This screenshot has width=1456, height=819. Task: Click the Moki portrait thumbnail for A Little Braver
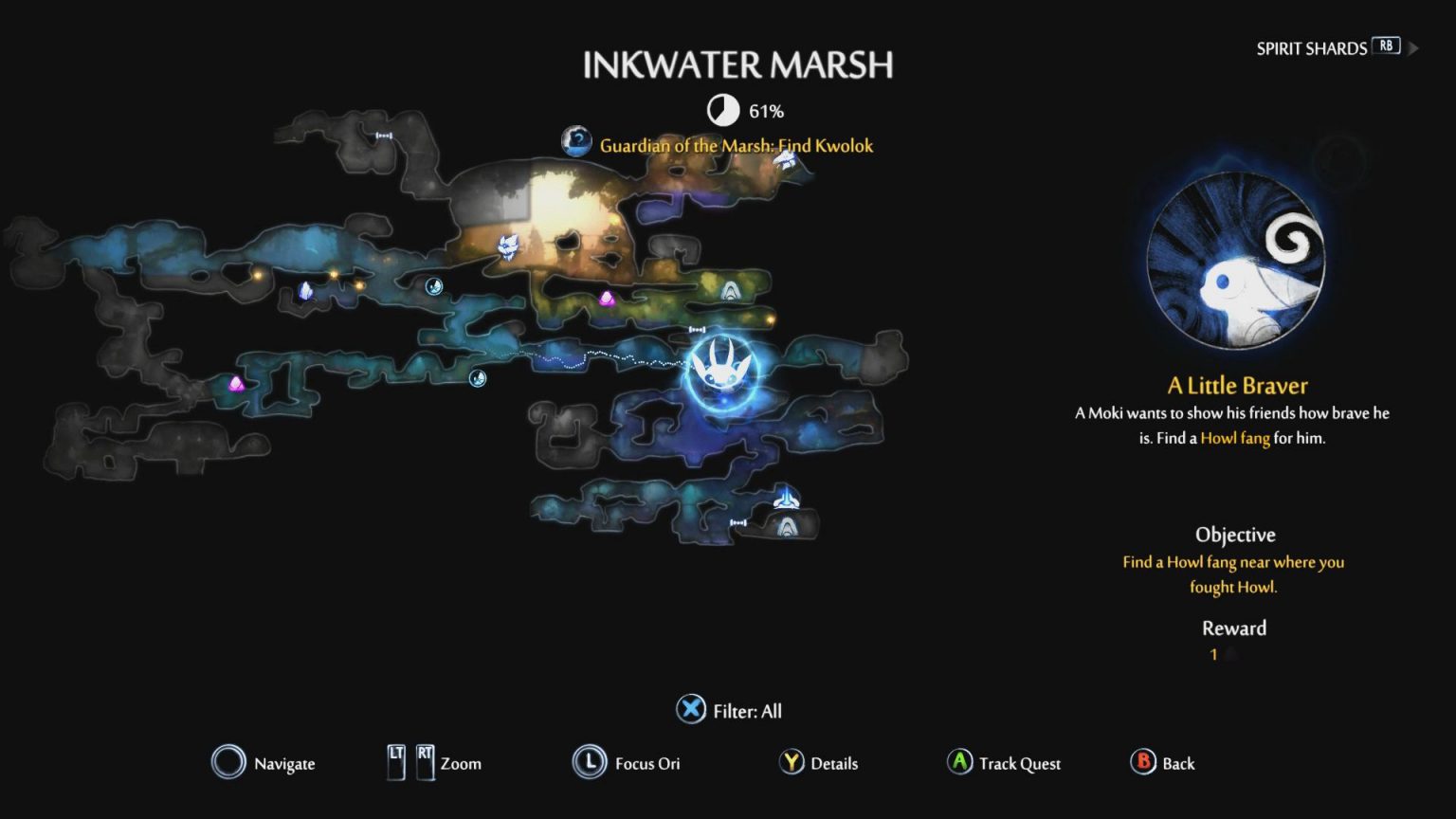(x=1234, y=263)
